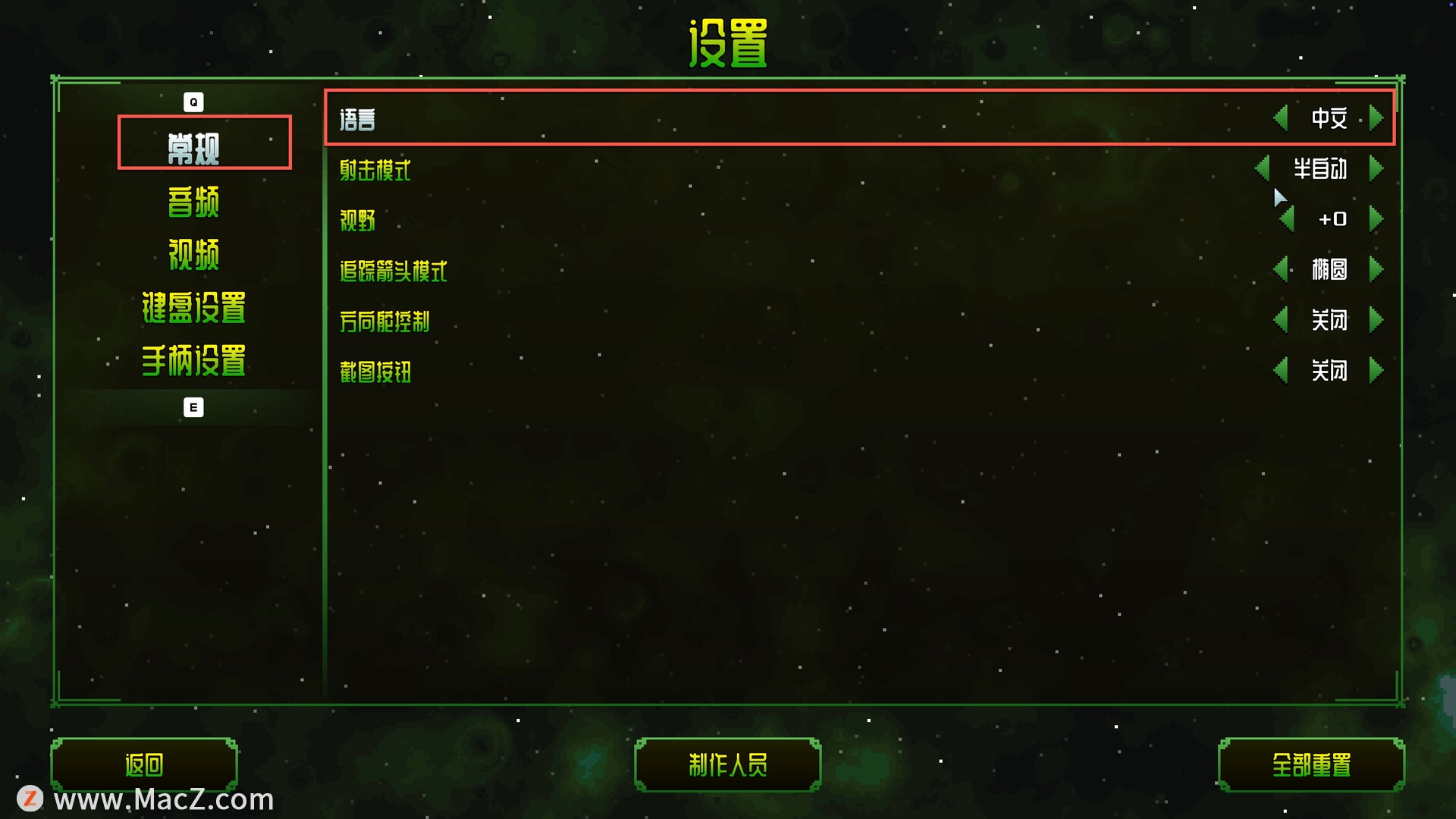The width and height of the screenshot is (1456, 819).
Task: Open the 制作人员 credits
Action: click(x=728, y=764)
